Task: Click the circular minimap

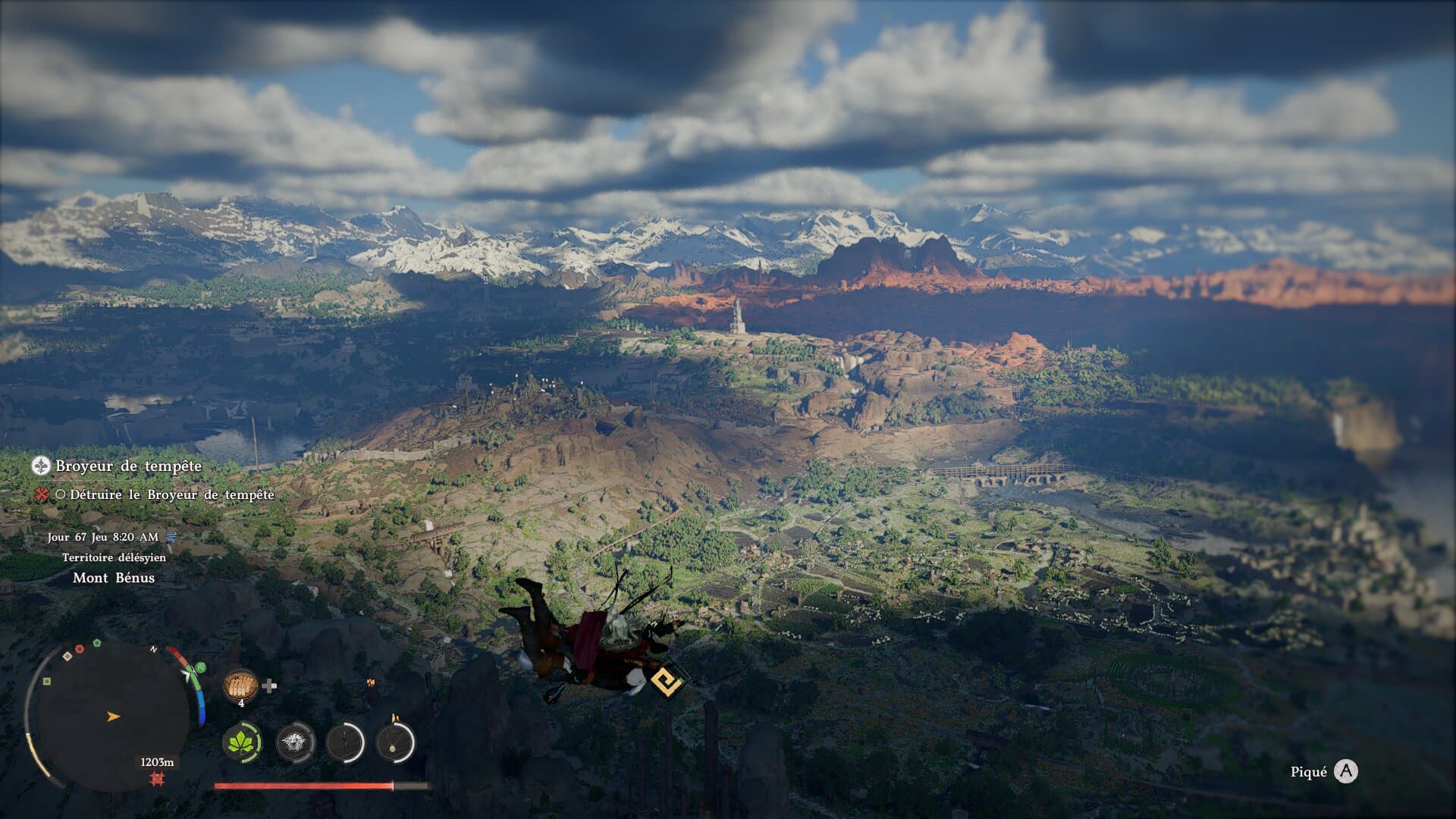Action: pos(112,714)
